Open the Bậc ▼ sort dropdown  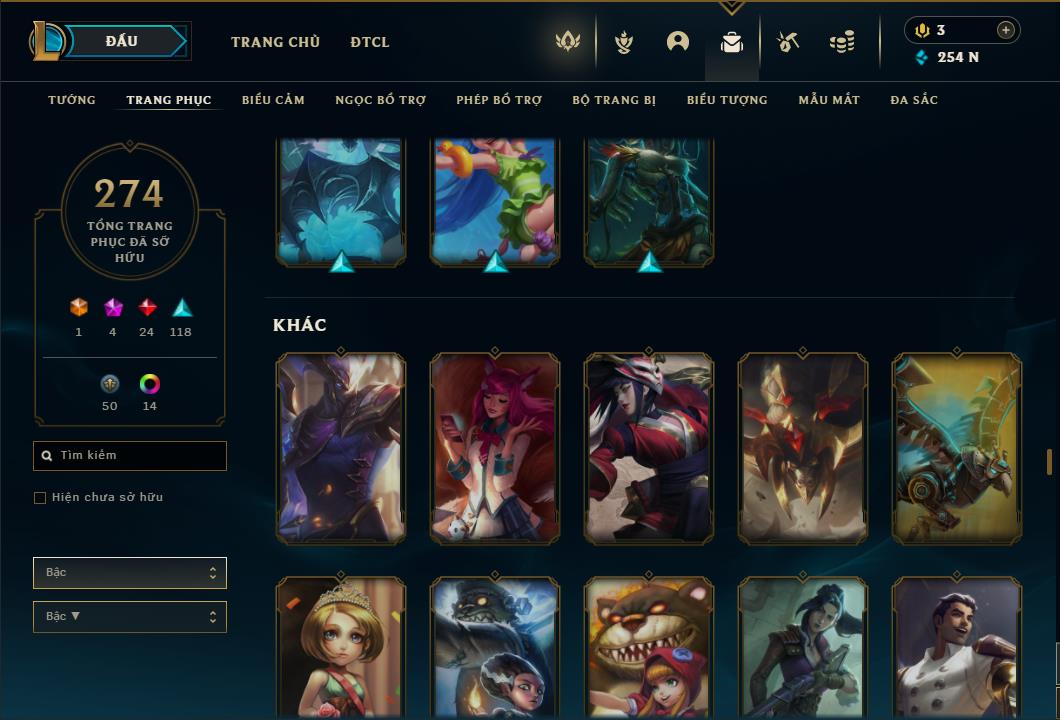click(x=130, y=617)
